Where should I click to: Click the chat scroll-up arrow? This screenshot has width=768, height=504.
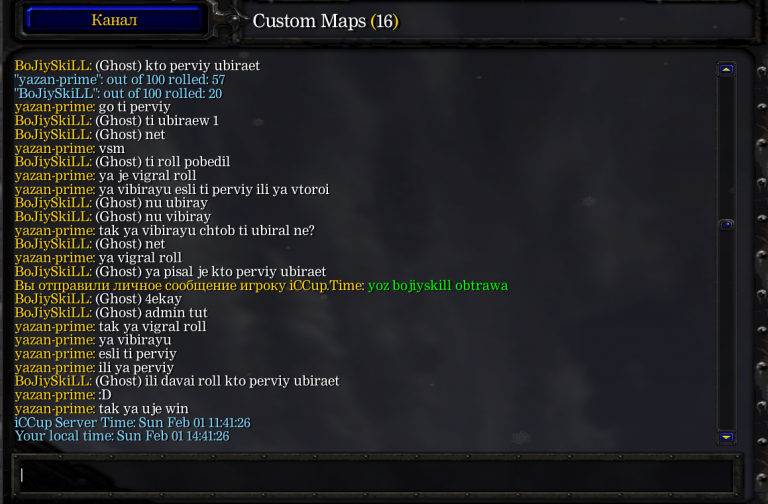tap(727, 69)
